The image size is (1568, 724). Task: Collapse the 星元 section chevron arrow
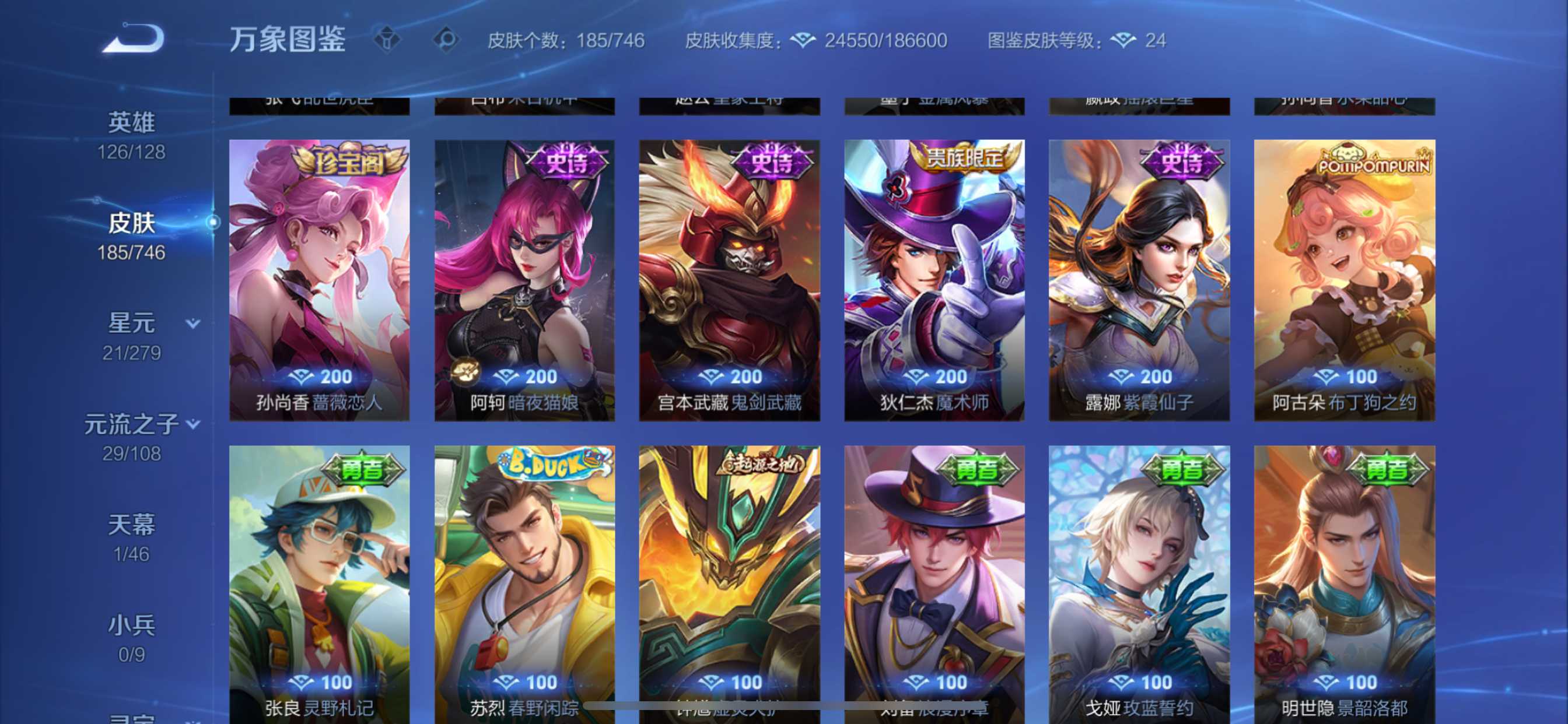coord(193,324)
